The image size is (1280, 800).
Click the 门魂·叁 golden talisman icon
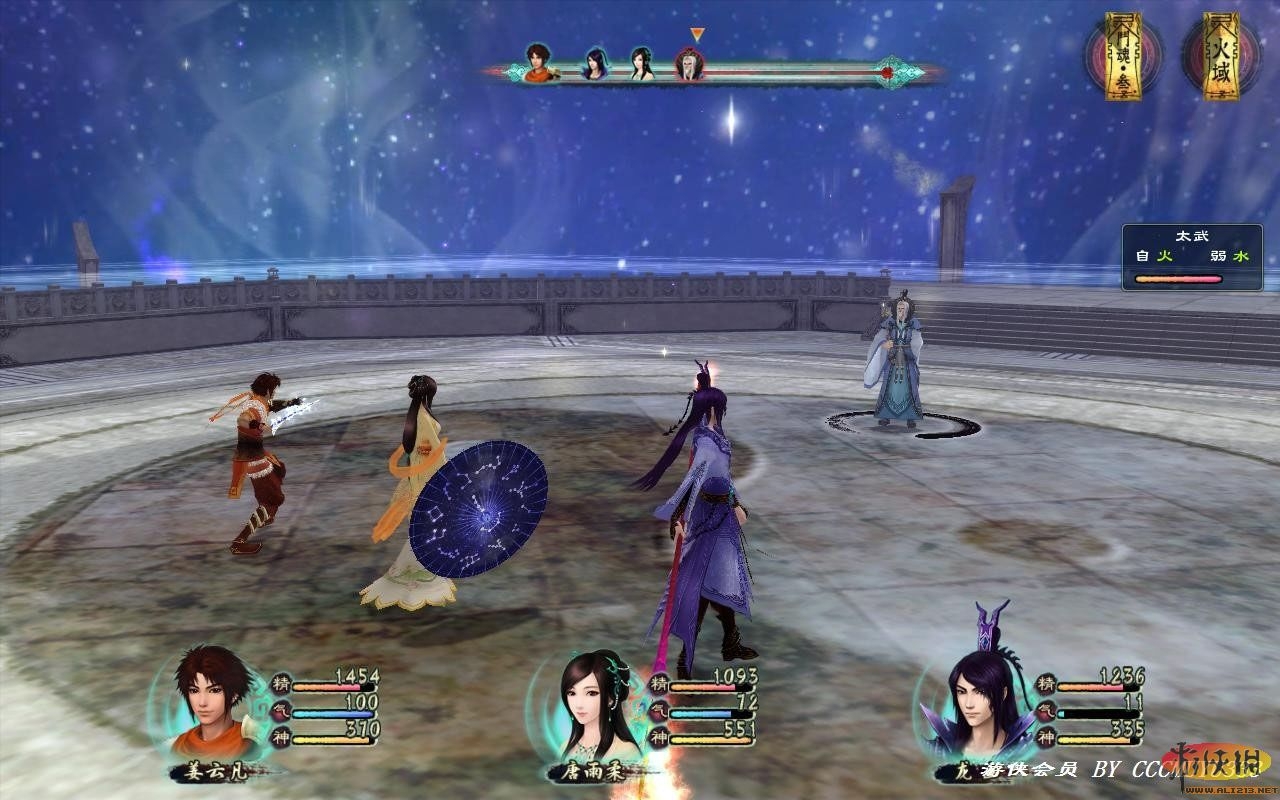[x=1124, y=57]
